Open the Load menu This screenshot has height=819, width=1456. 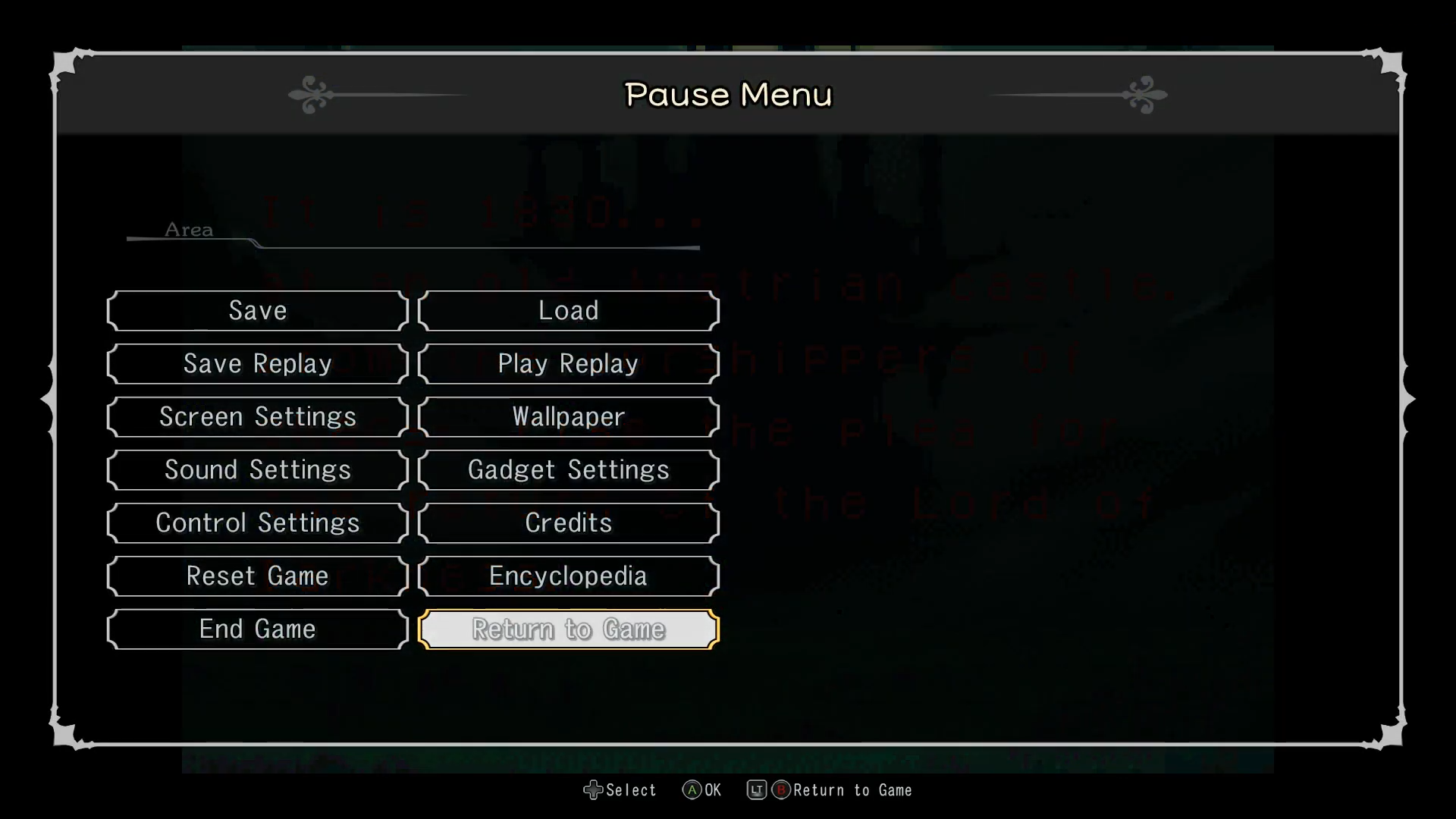click(568, 311)
